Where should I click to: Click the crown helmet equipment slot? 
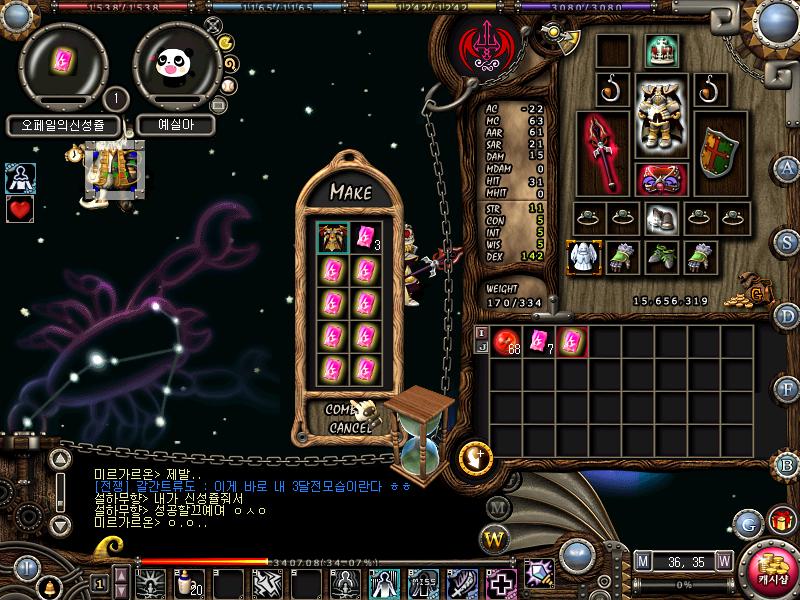tap(660, 51)
